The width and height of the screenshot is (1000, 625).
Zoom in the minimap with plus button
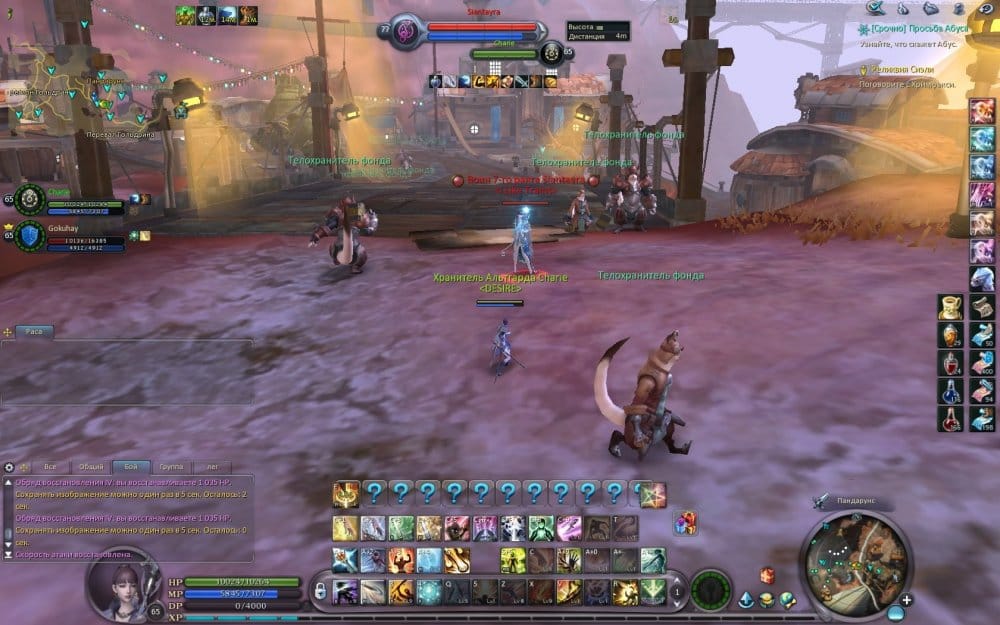pyautogui.click(x=905, y=599)
